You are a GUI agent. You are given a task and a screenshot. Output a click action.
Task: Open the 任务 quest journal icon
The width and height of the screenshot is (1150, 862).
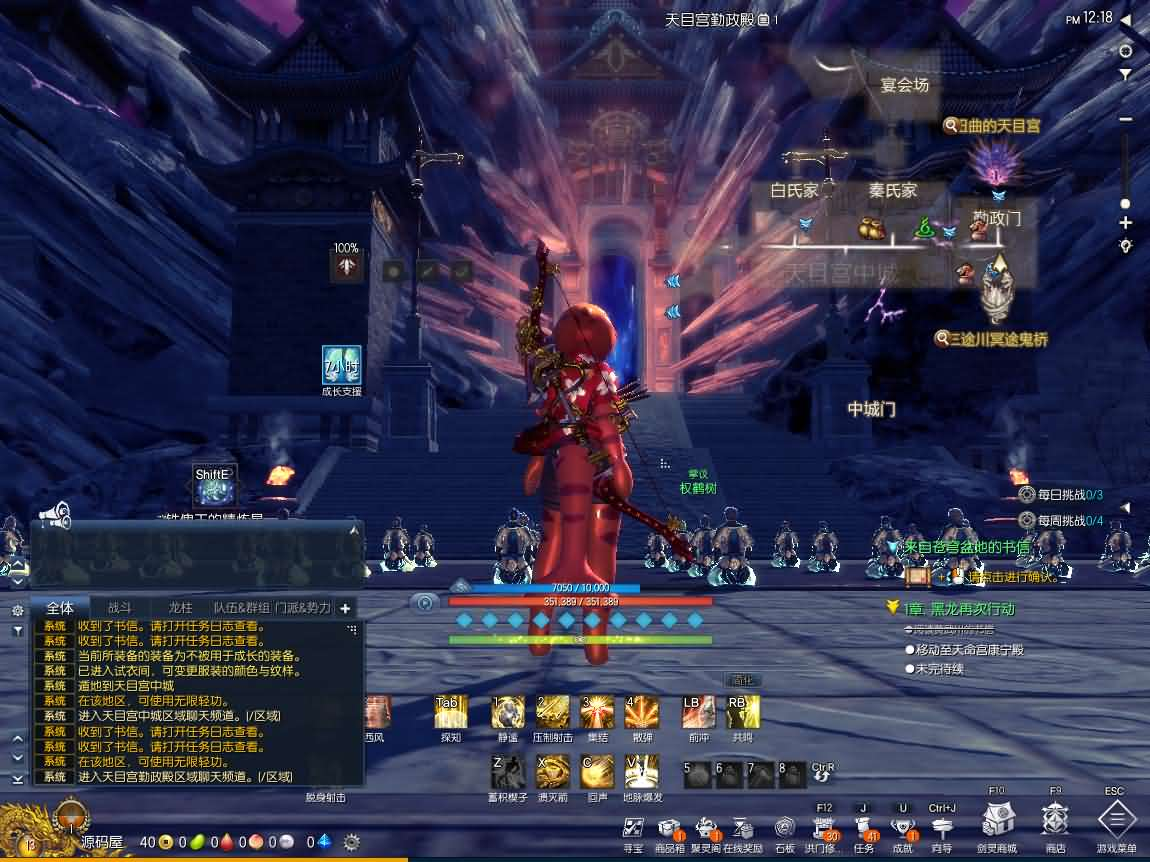point(864,829)
